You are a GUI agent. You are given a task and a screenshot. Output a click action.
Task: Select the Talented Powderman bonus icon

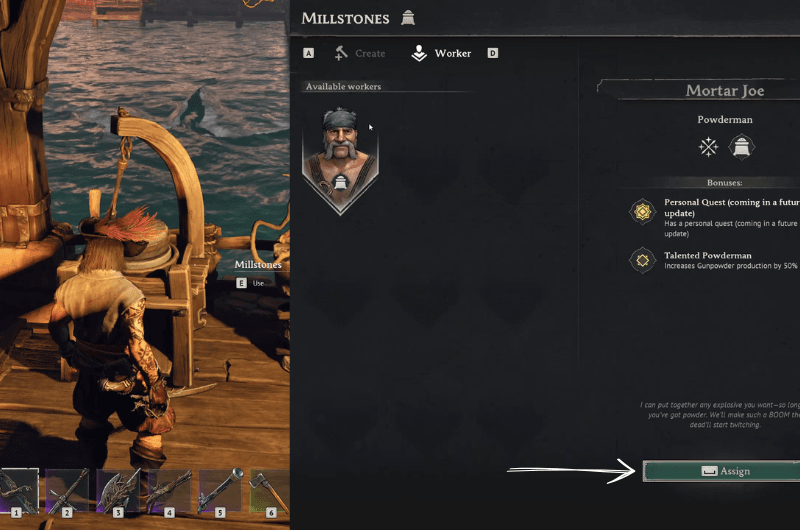[640, 261]
